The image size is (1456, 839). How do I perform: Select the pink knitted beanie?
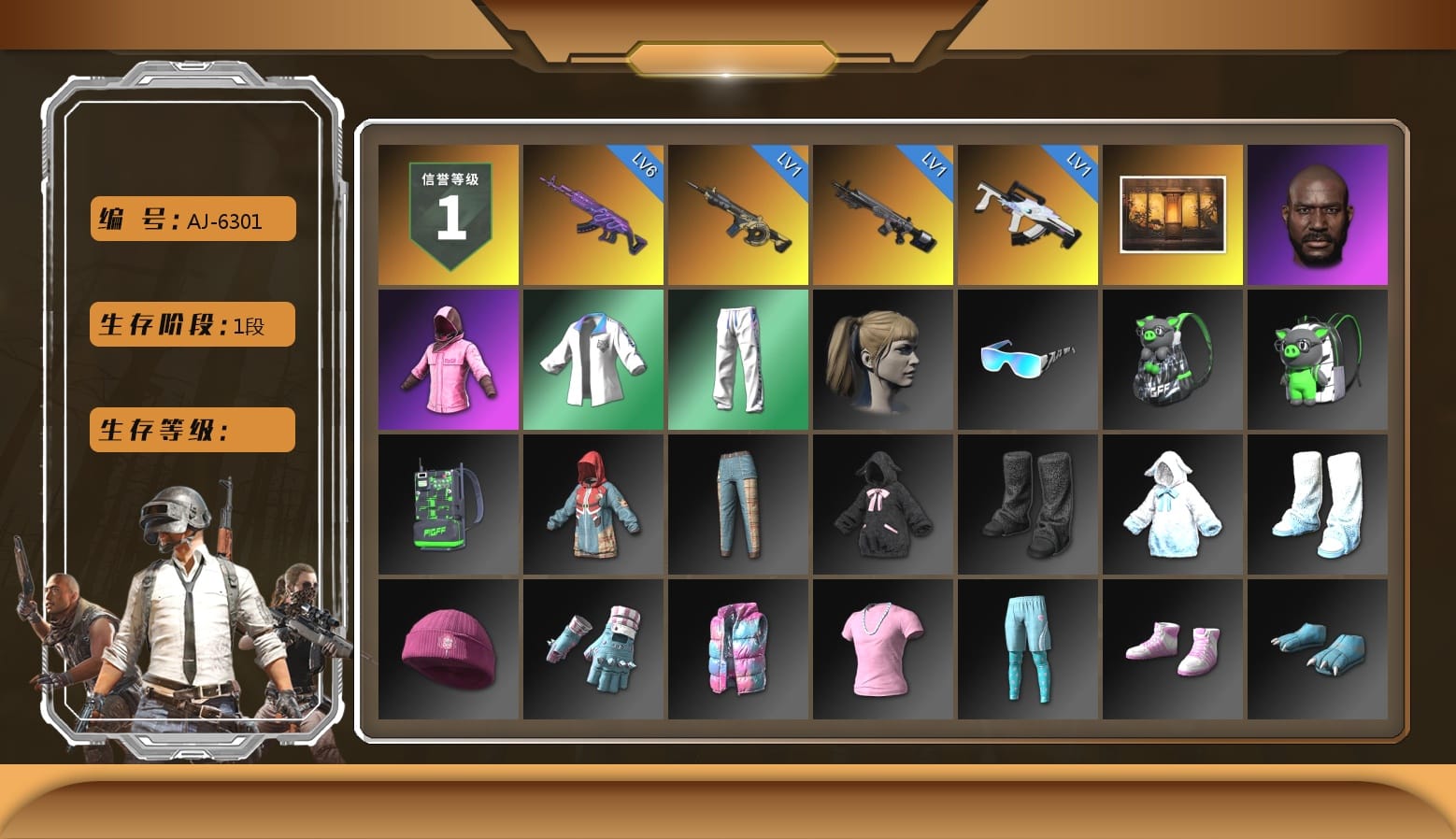pos(448,650)
